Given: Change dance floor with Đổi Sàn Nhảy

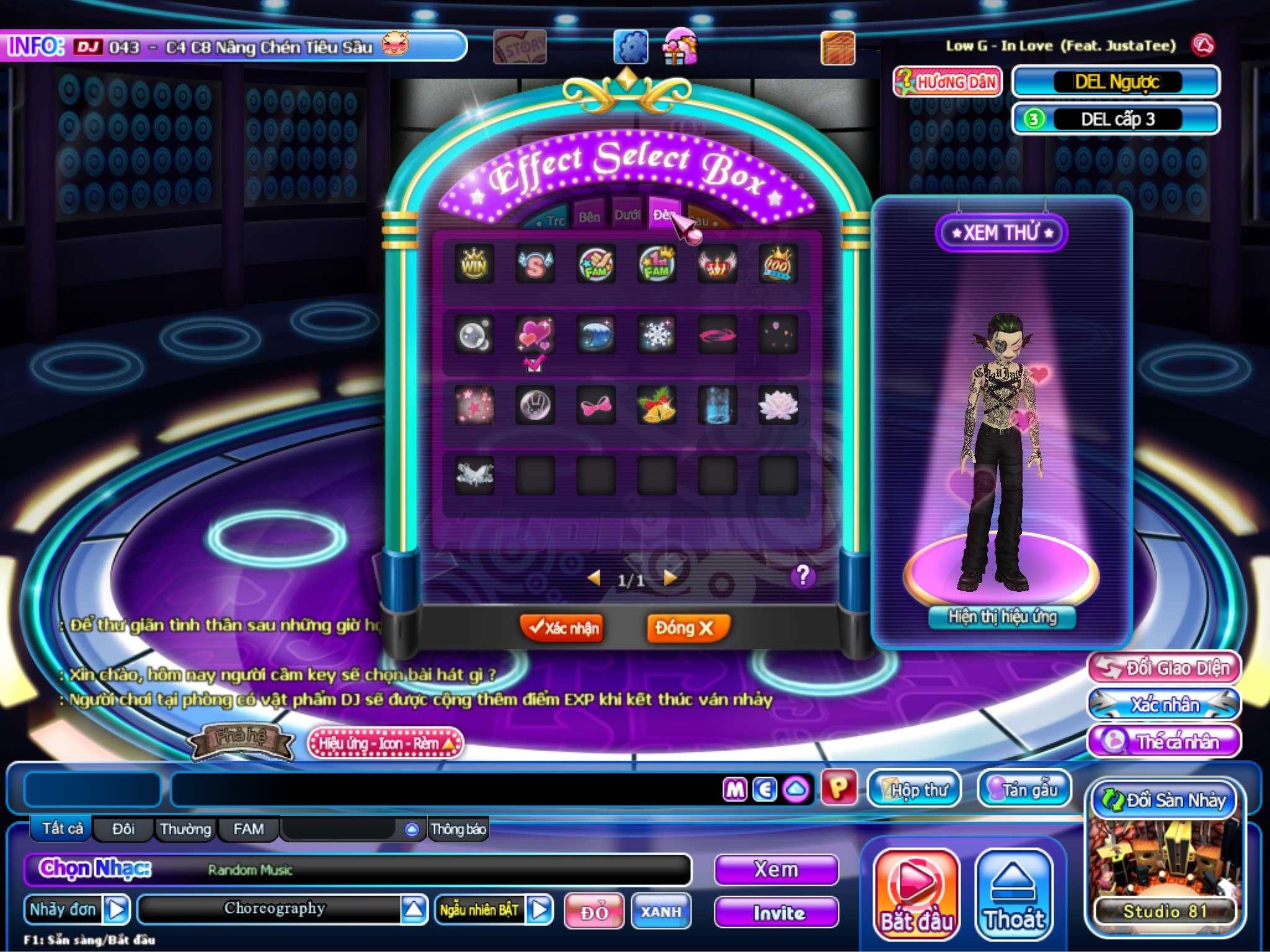Looking at the screenshot, I should [1164, 800].
